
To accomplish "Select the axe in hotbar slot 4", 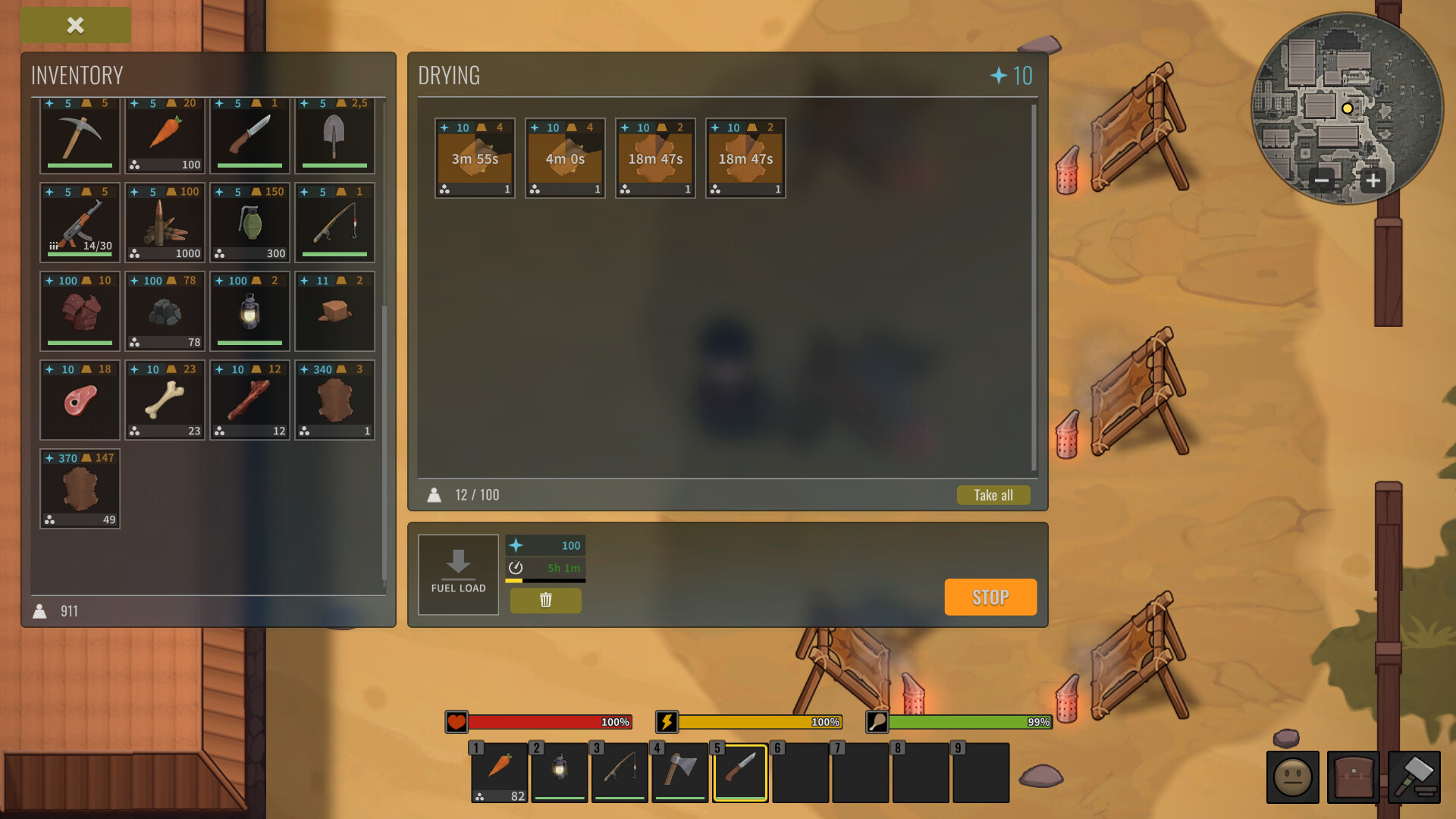I will pos(679,773).
